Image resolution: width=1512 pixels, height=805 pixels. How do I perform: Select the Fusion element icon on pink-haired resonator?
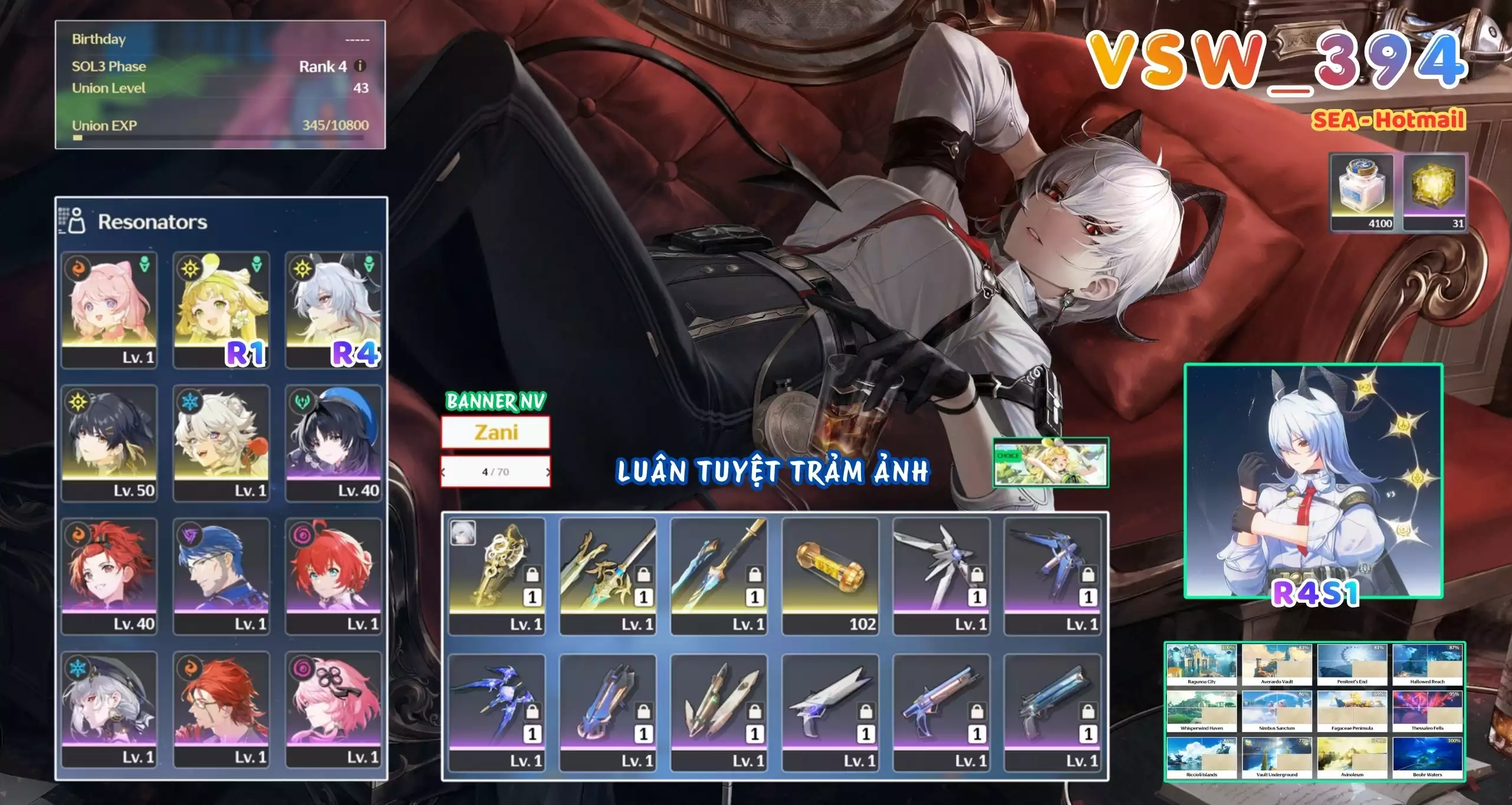[77, 269]
